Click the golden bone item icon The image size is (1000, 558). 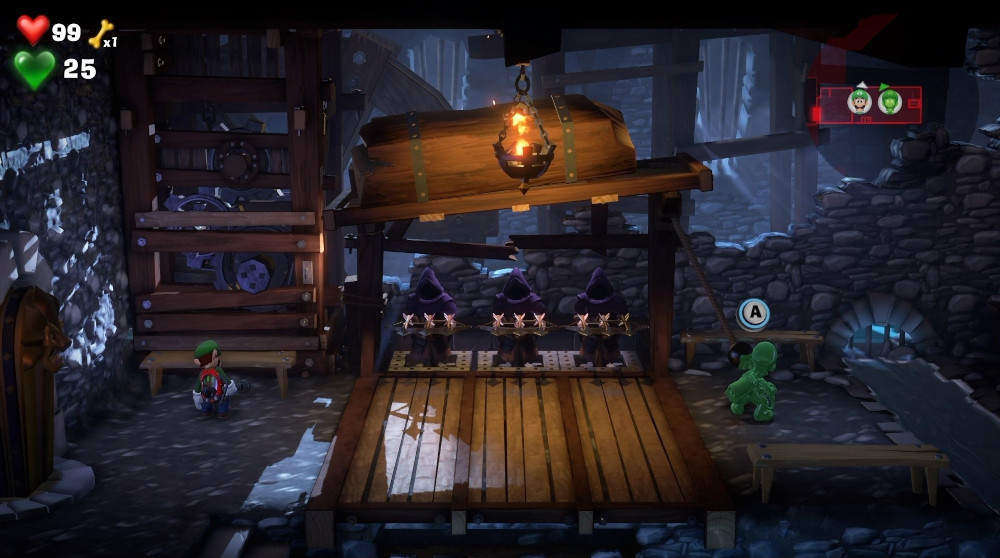pyautogui.click(x=100, y=34)
